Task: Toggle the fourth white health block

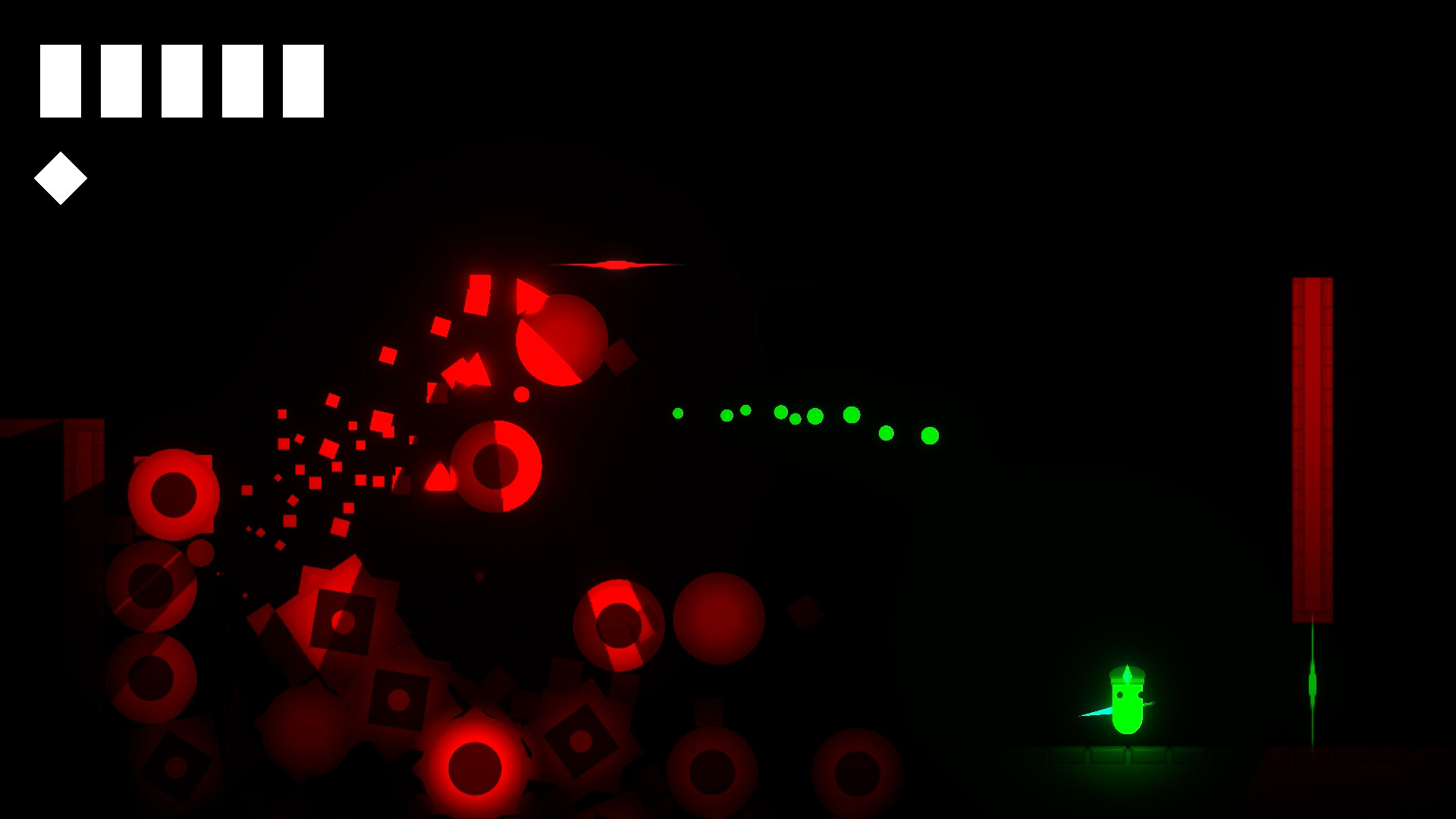Action: [x=241, y=82]
